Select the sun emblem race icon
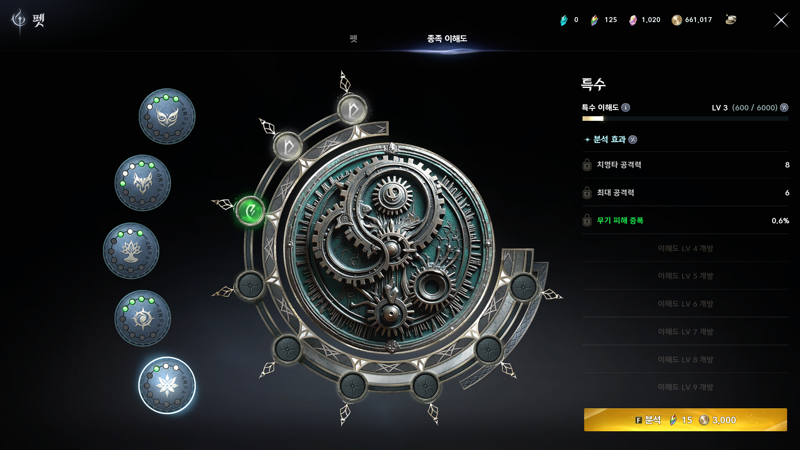Viewport: 800px width, 450px height. (x=142, y=318)
